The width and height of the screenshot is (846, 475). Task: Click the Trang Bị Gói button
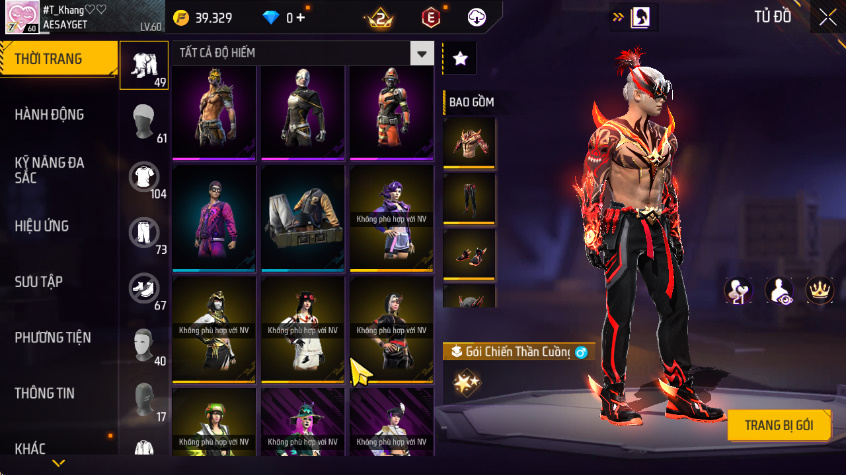click(x=778, y=425)
